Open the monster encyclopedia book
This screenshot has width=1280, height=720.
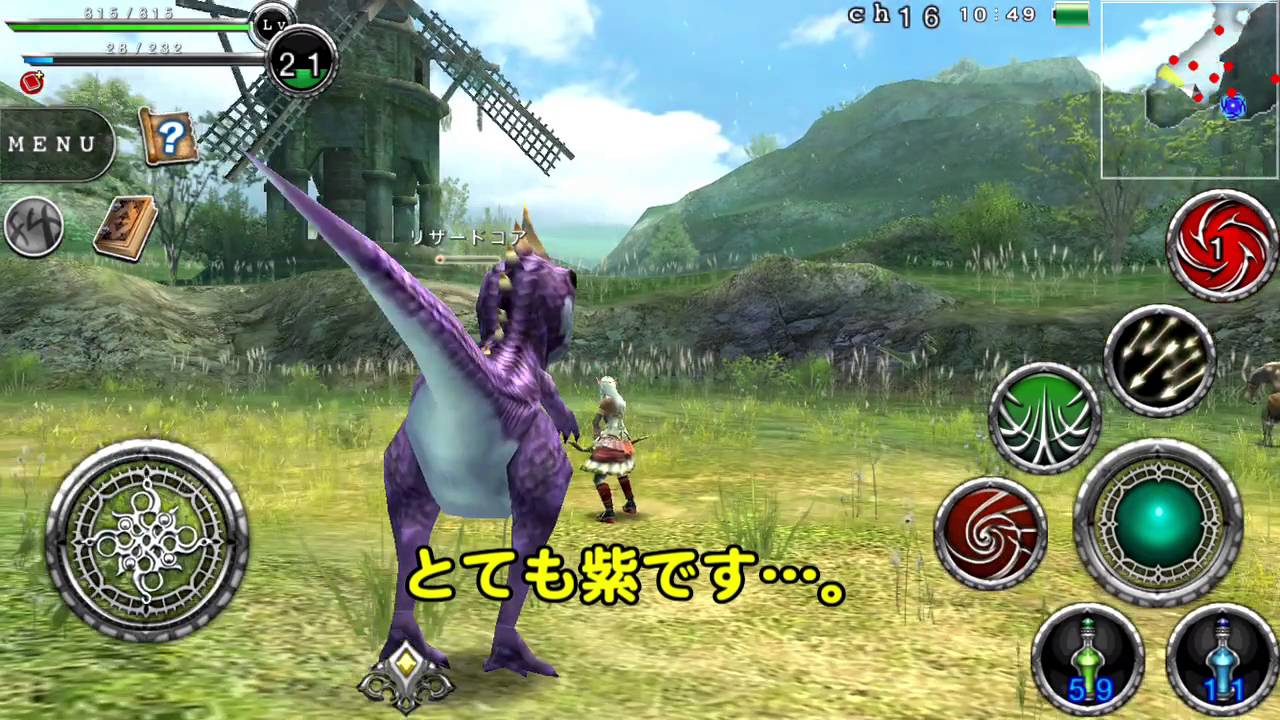126,225
